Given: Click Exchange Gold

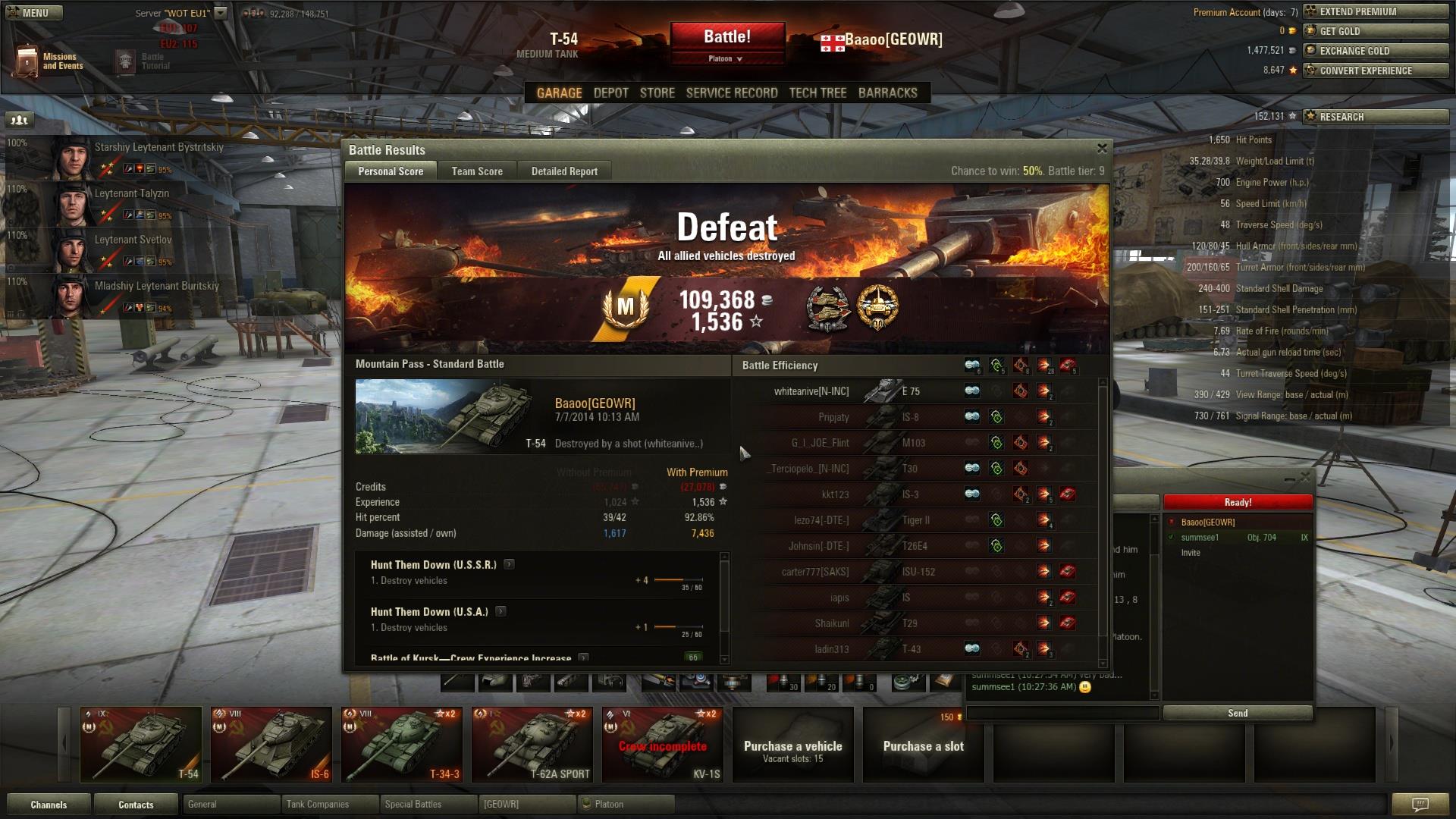Looking at the screenshot, I should pos(1376,51).
